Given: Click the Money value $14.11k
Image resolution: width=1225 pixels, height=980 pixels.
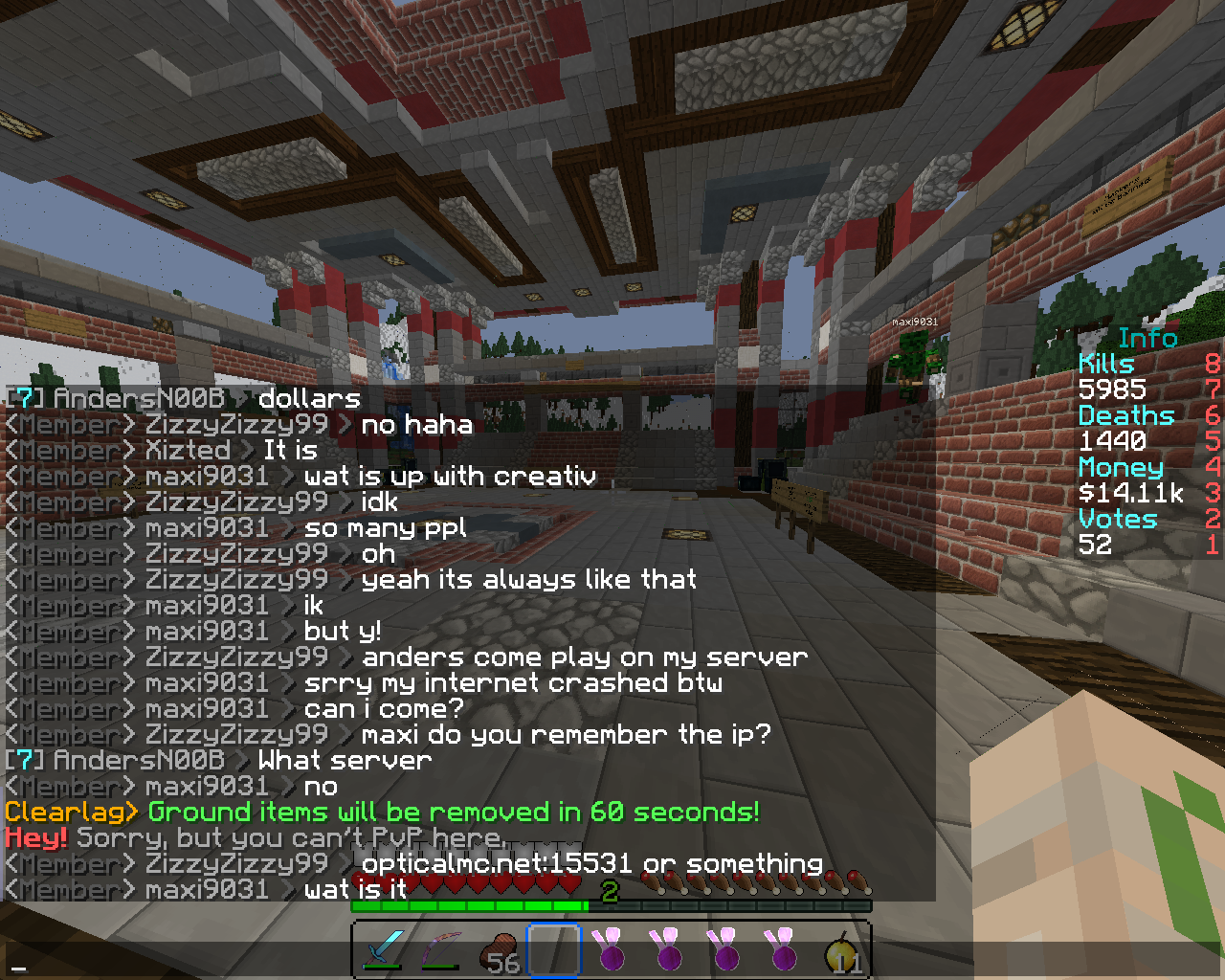Looking at the screenshot, I should pos(1131,493).
